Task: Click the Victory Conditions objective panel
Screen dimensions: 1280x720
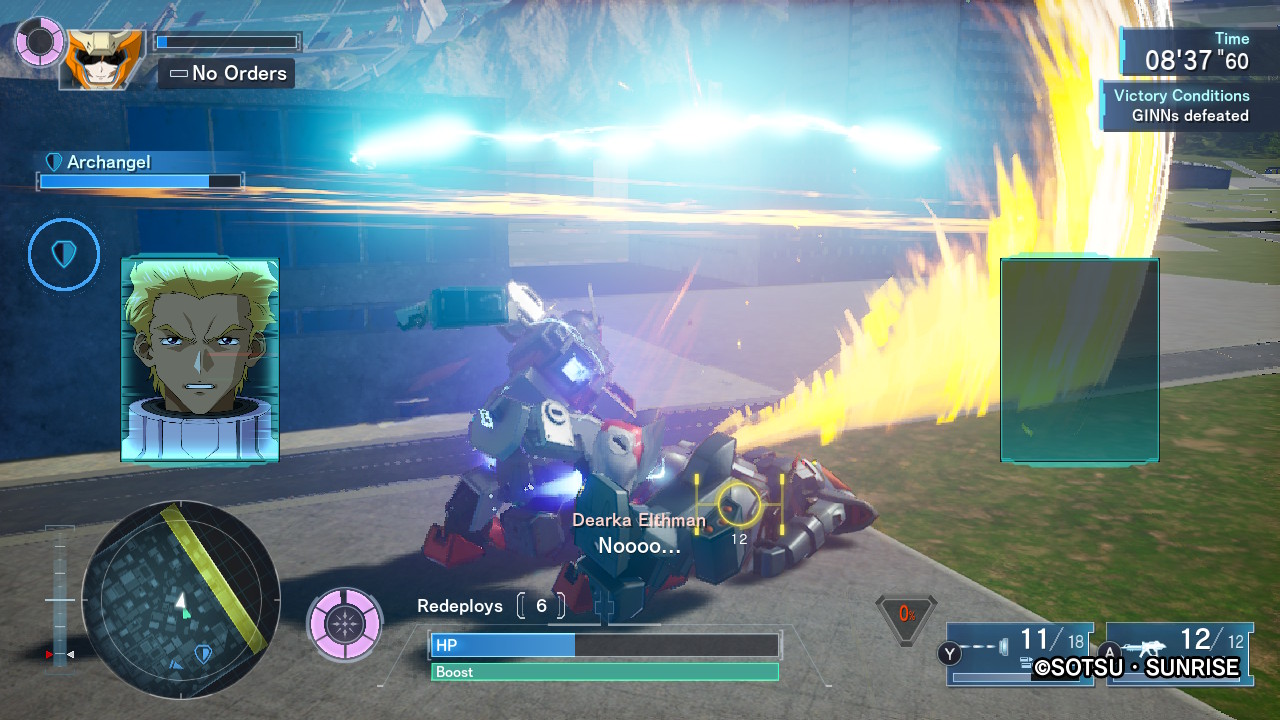Action: [x=1180, y=106]
